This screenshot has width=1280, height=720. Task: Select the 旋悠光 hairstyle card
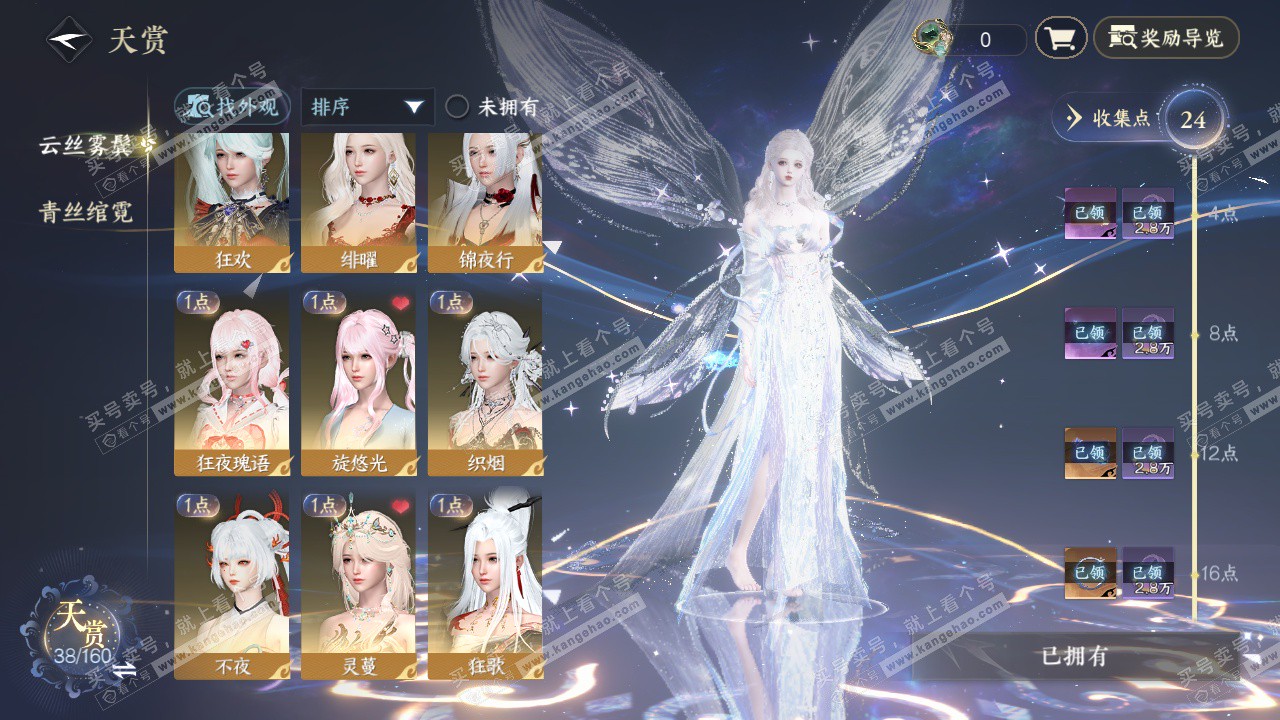(x=359, y=382)
